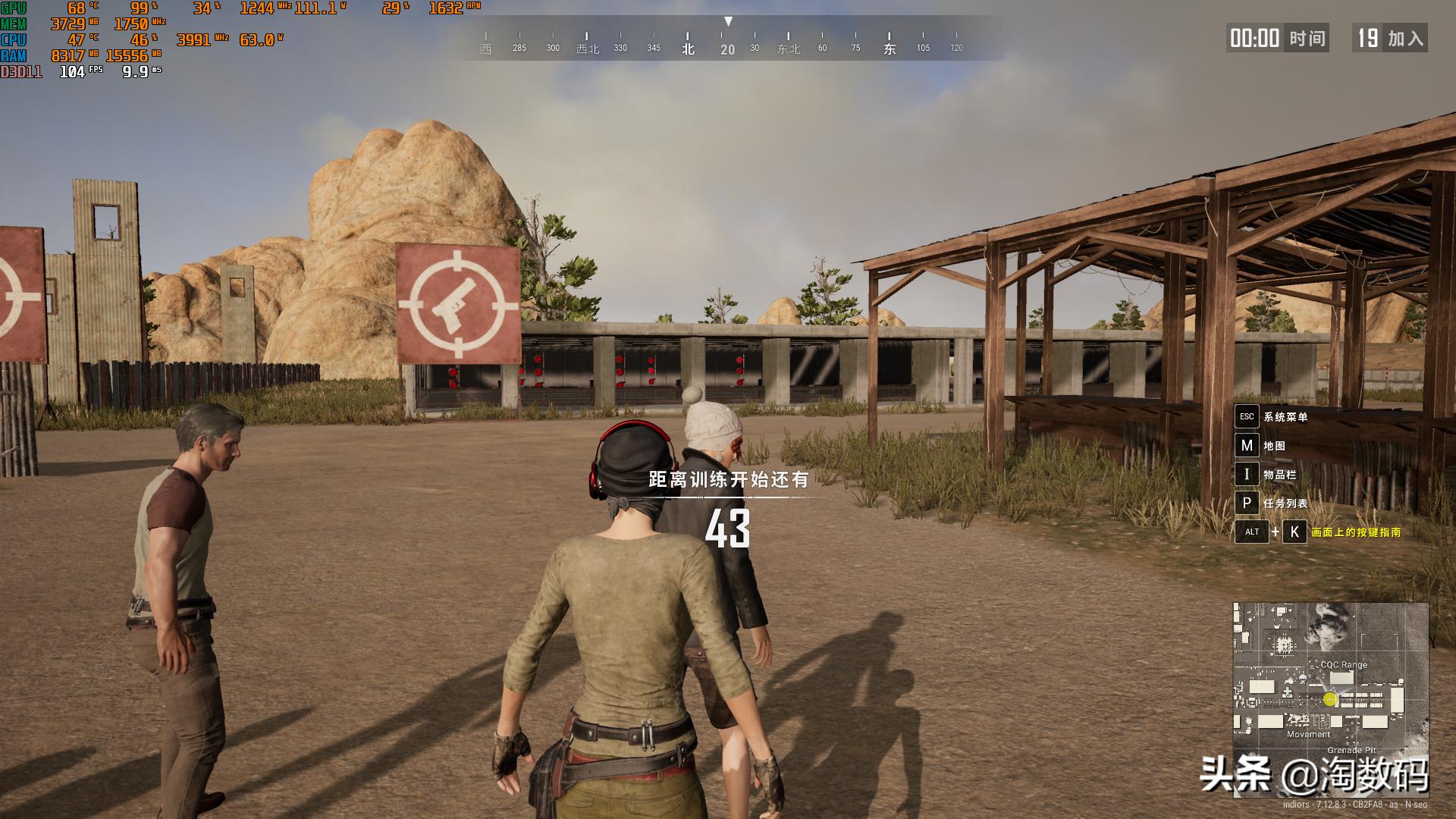This screenshot has width=1456, height=819.
Task: Click the ESC 系统菜单 key hint icon
Action: coord(1248,417)
